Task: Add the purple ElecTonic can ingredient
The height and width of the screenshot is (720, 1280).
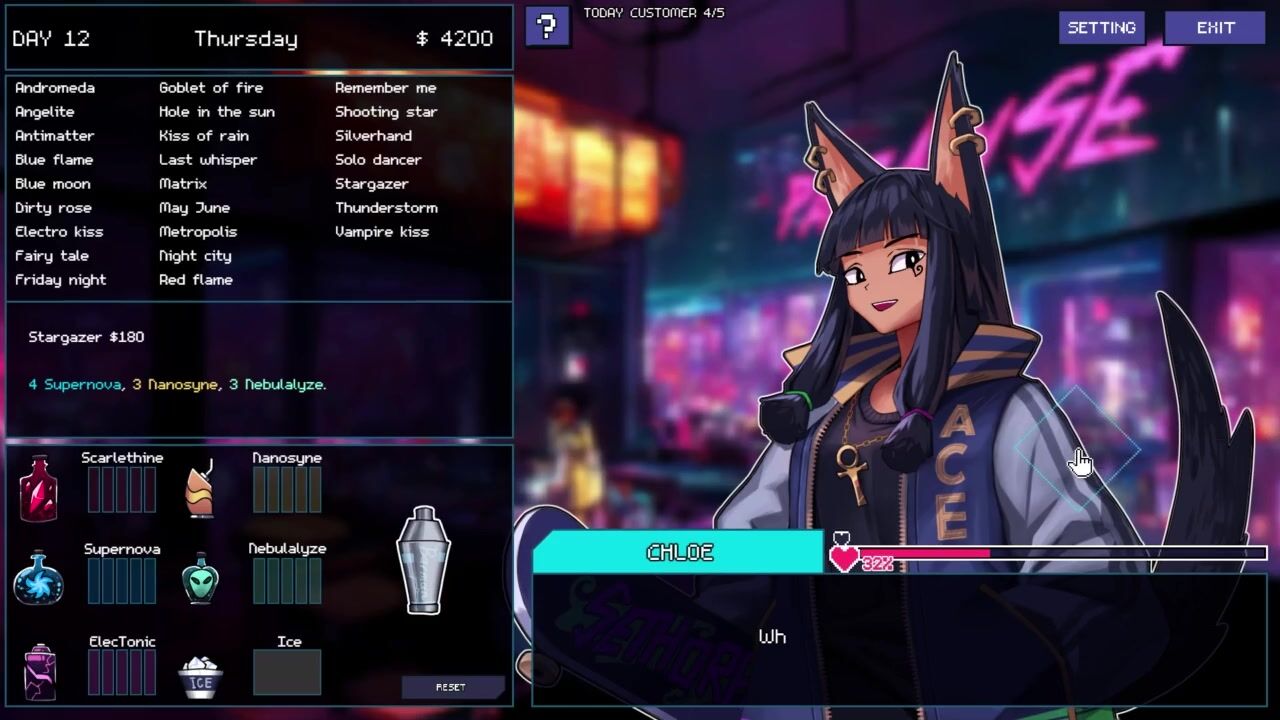Action: pyautogui.click(x=40, y=671)
